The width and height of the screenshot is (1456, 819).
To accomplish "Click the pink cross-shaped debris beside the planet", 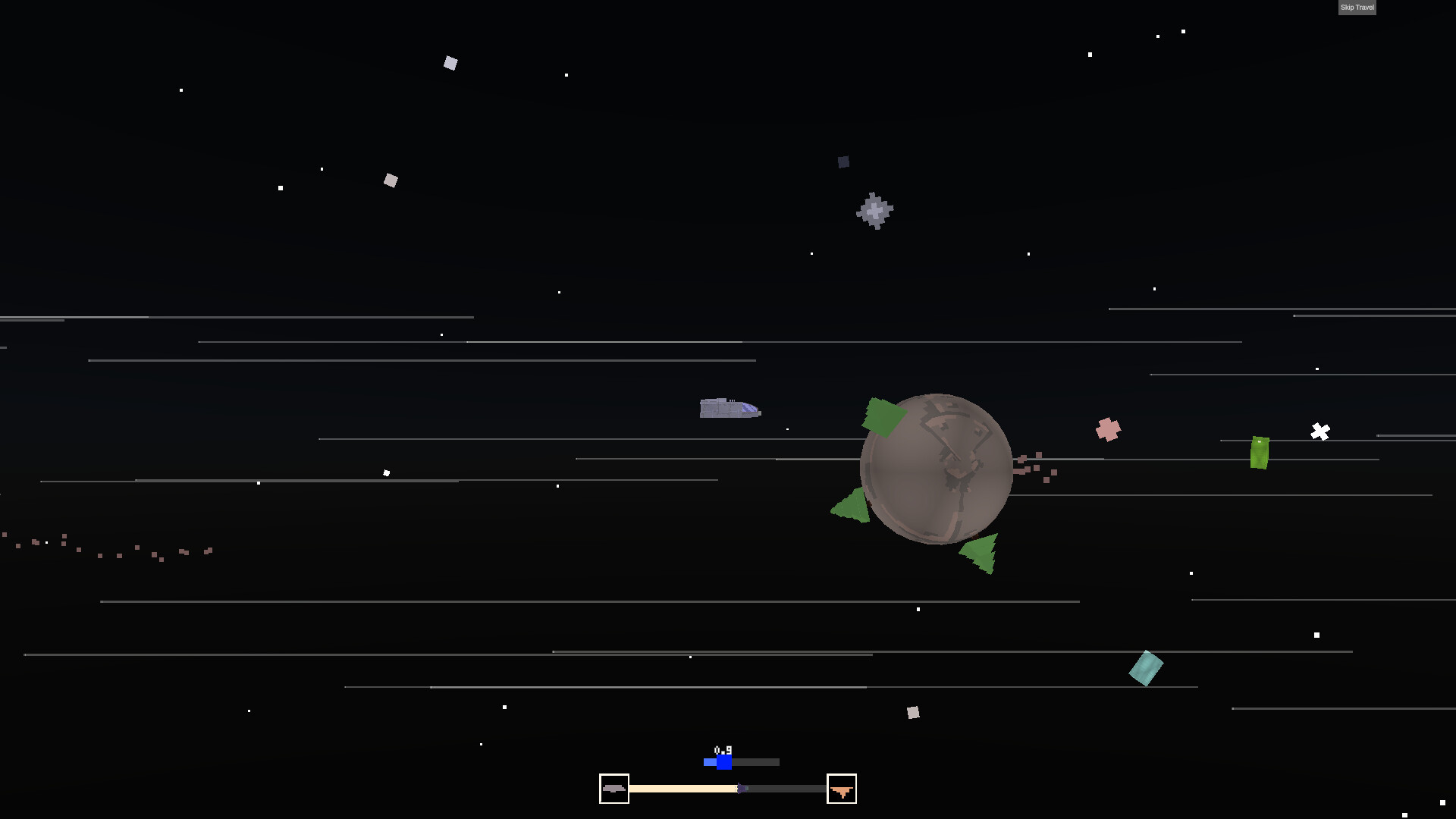I will pos(1109,428).
